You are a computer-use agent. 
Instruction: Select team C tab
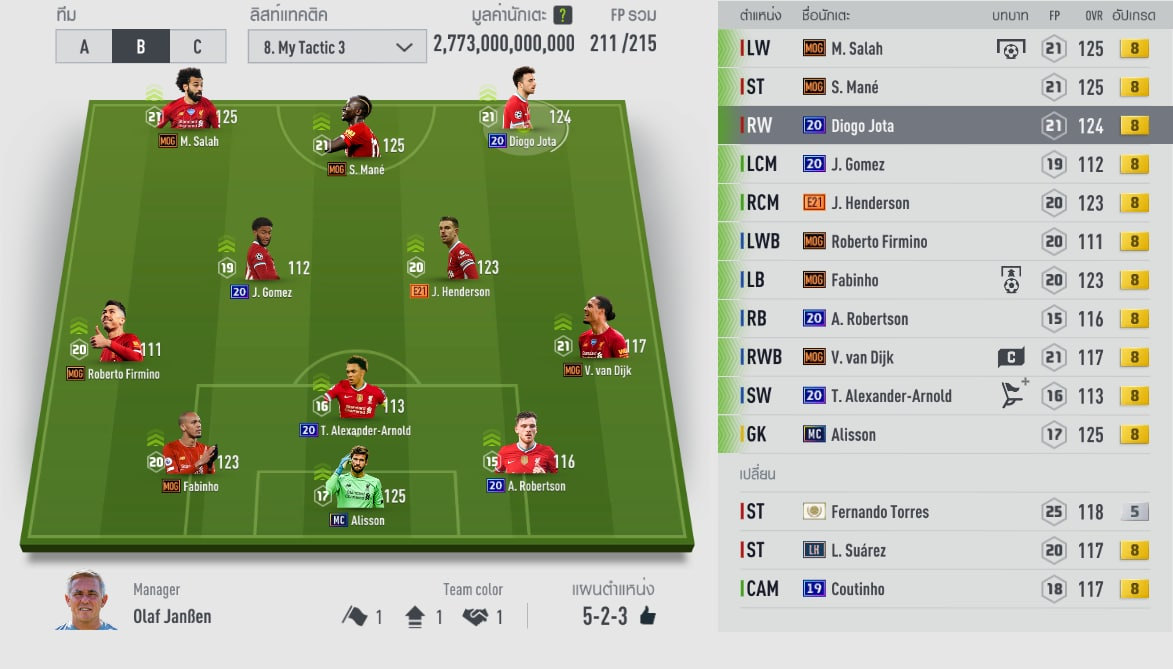[197, 47]
